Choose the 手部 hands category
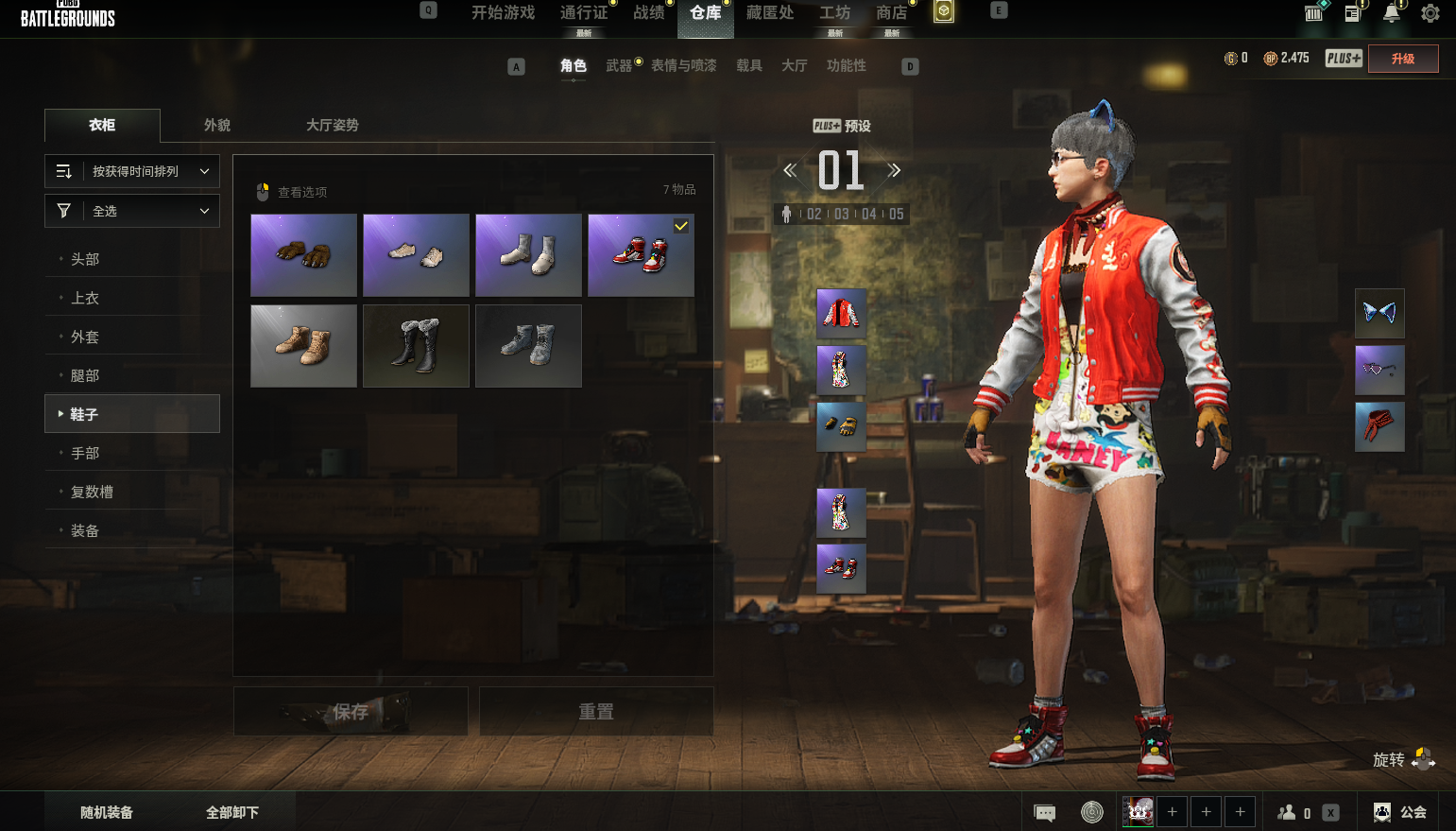Image resolution: width=1456 pixels, height=831 pixels. [85, 453]
